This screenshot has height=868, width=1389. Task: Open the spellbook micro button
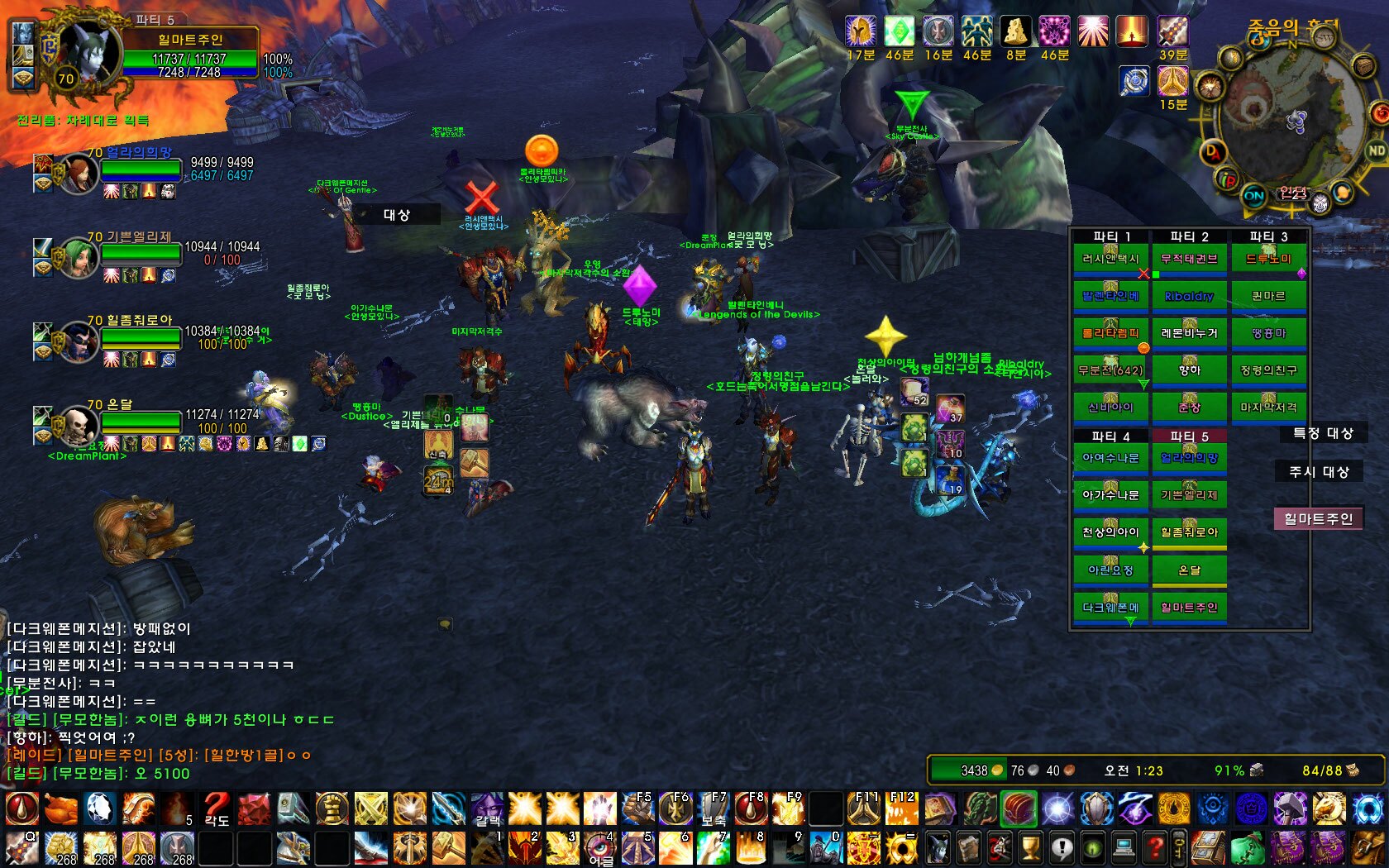[969, 849]
